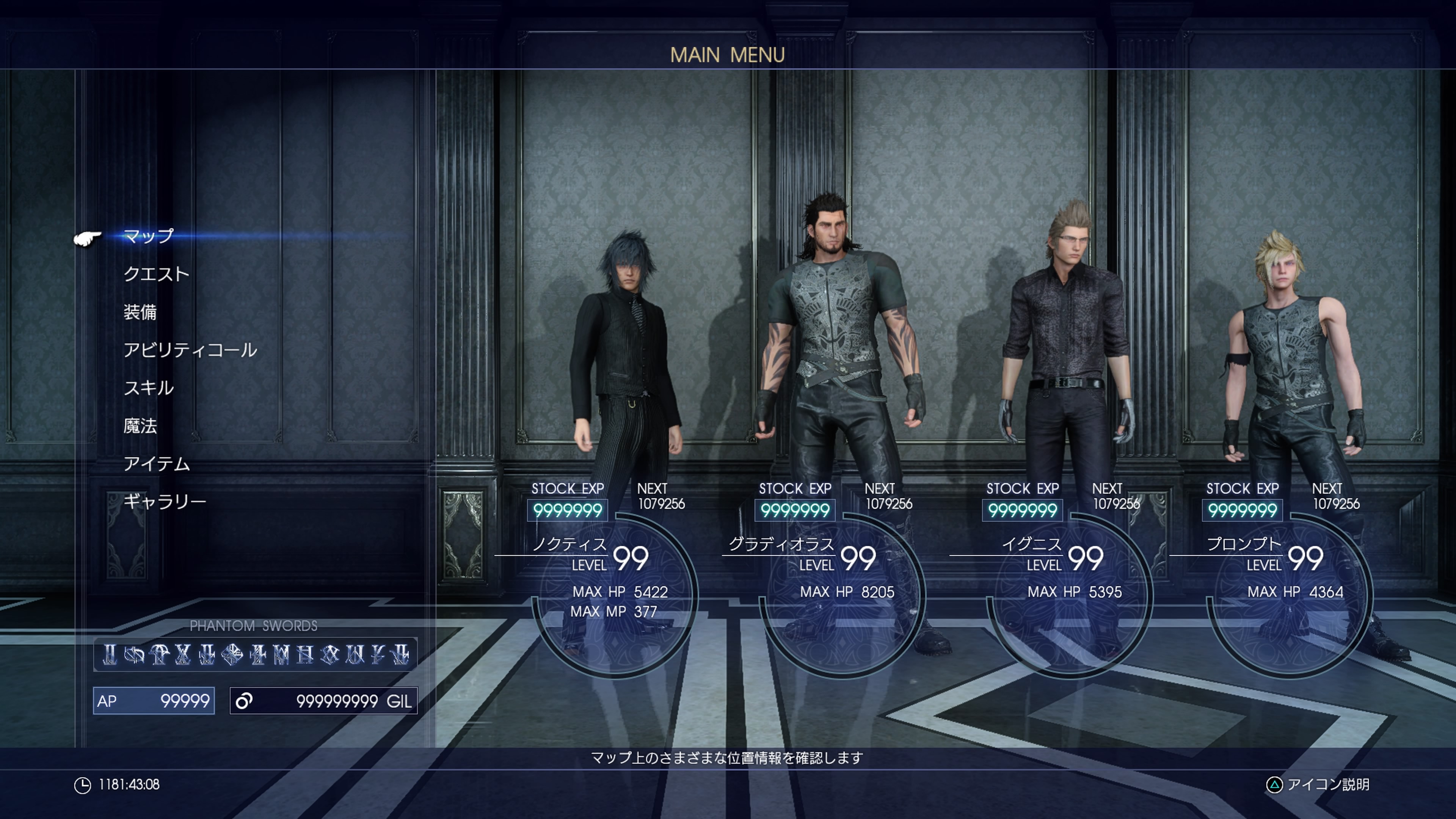Select the ノクティス character panel

point(613,588)
